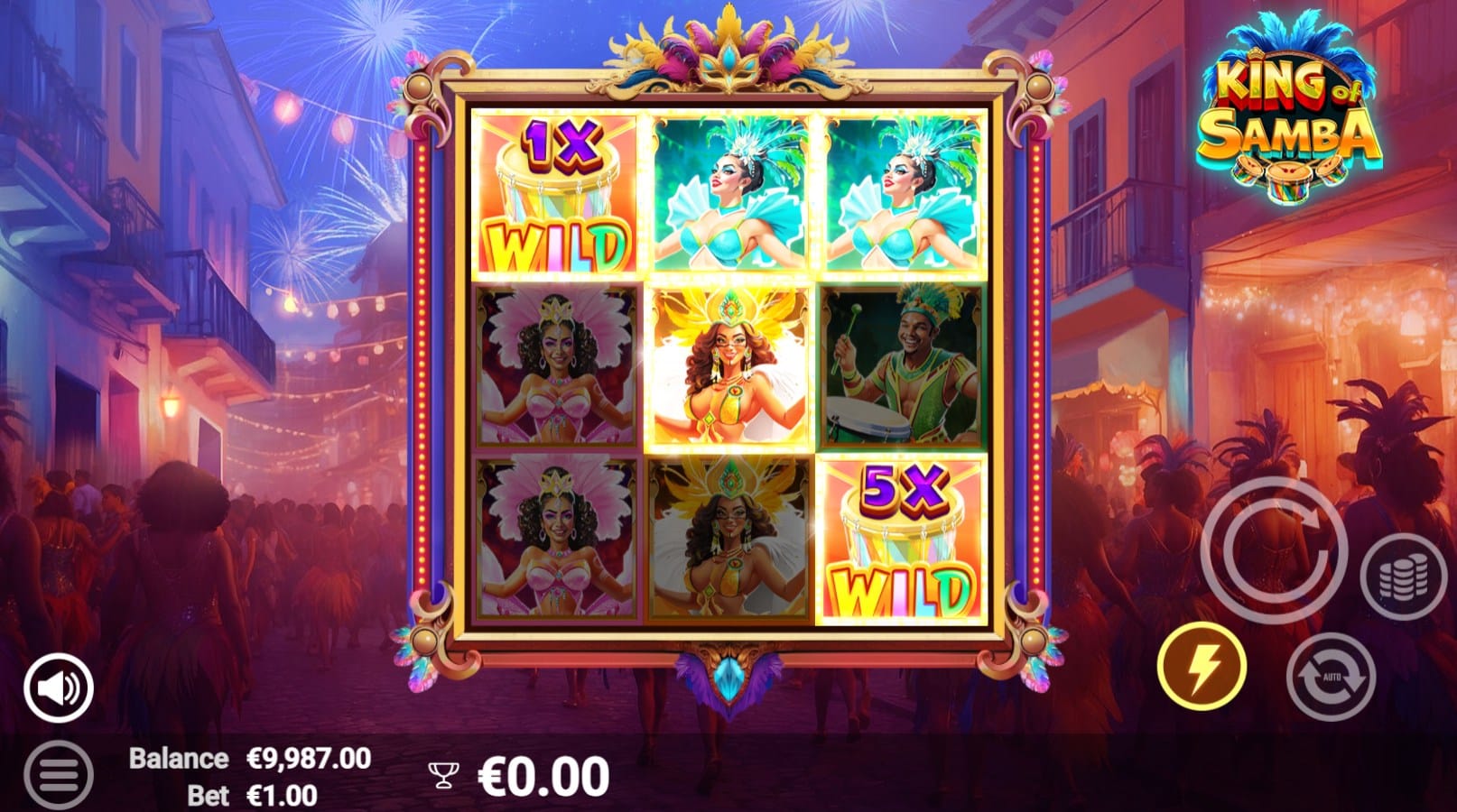
Task: Activate the Auto spin button
Action: [x=1331, y=677]
